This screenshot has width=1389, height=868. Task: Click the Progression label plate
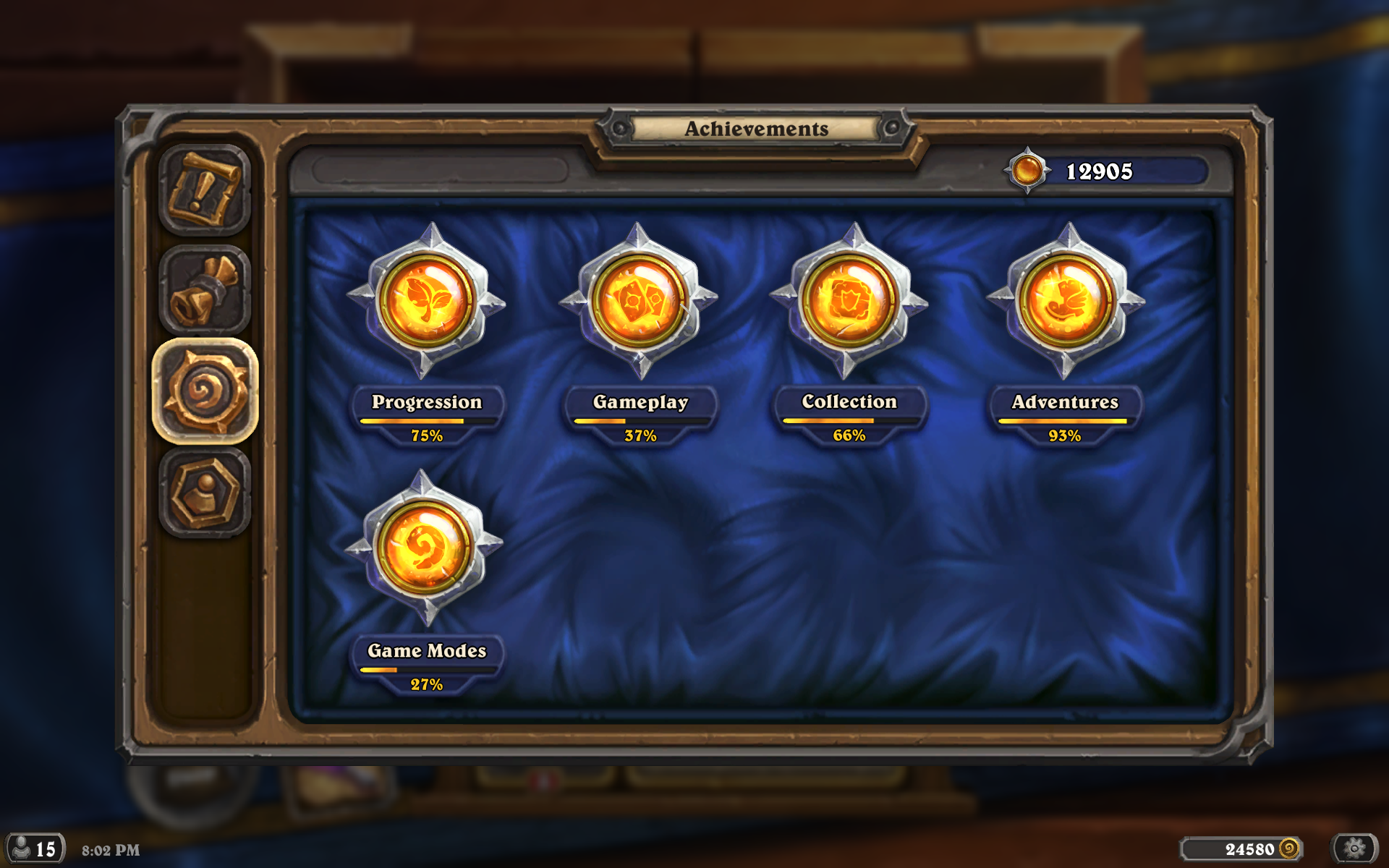[425, 402]
